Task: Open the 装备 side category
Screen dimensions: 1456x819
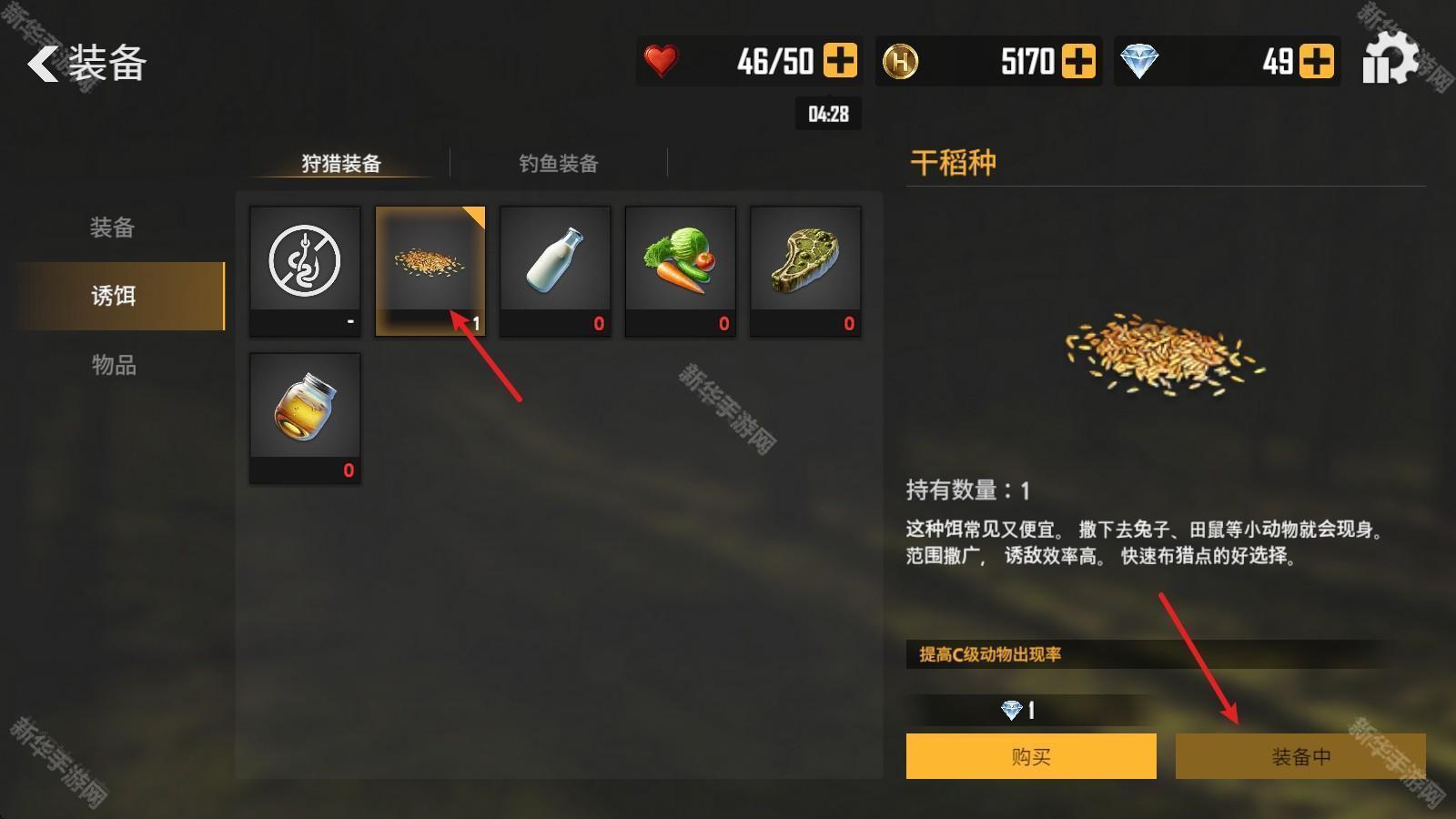Action: pos(112,227)
